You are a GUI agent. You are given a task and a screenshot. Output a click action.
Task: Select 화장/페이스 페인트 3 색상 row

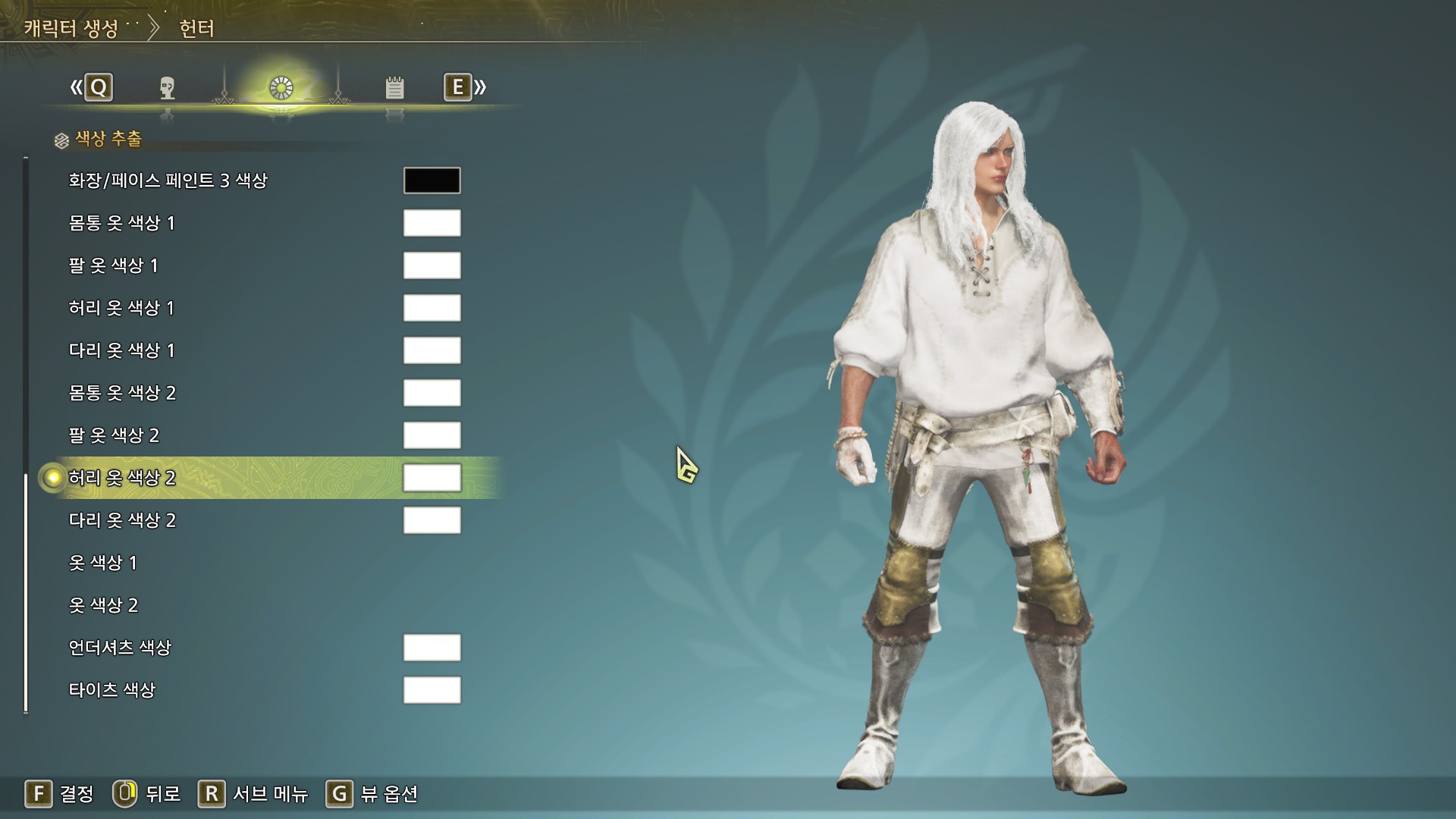pos(168,180)
